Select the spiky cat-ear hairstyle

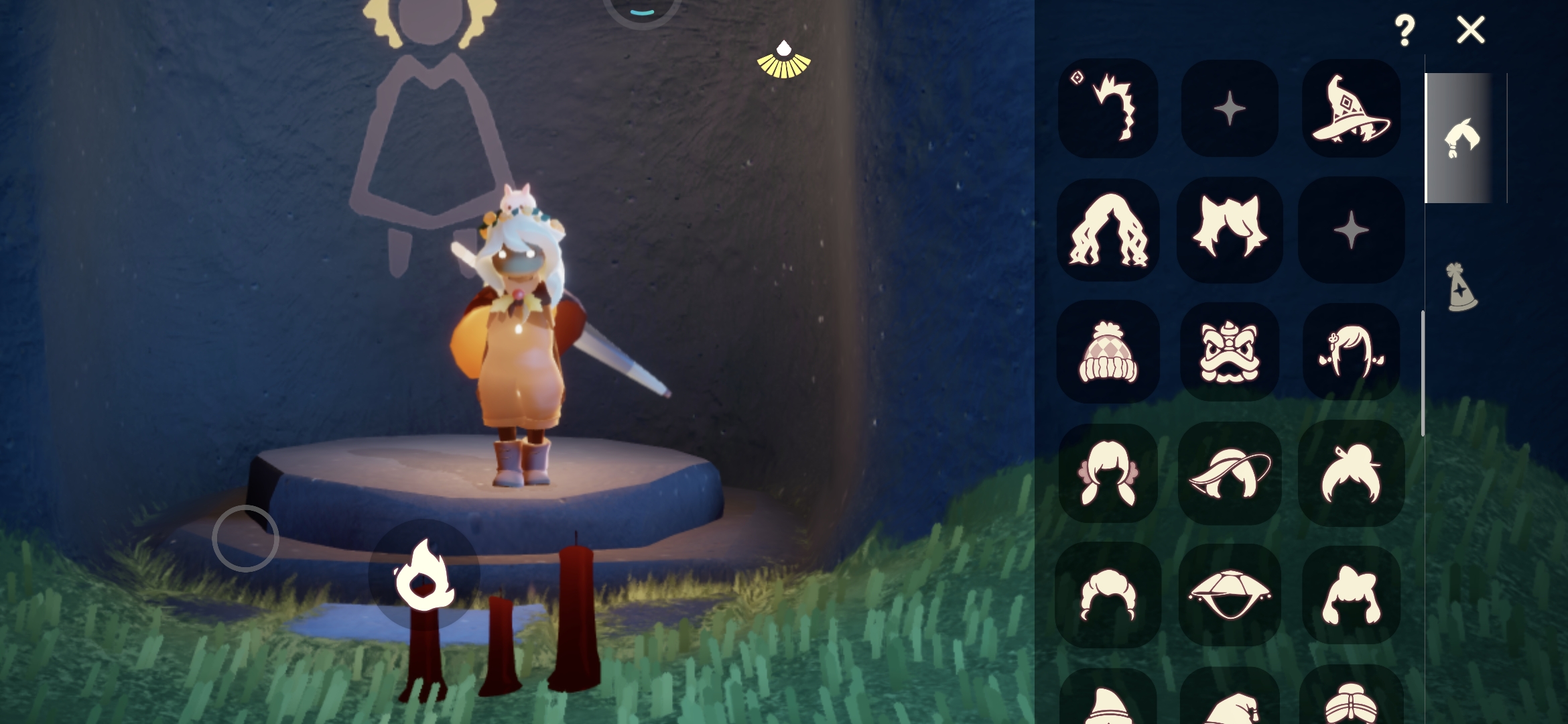[1230, 230]
